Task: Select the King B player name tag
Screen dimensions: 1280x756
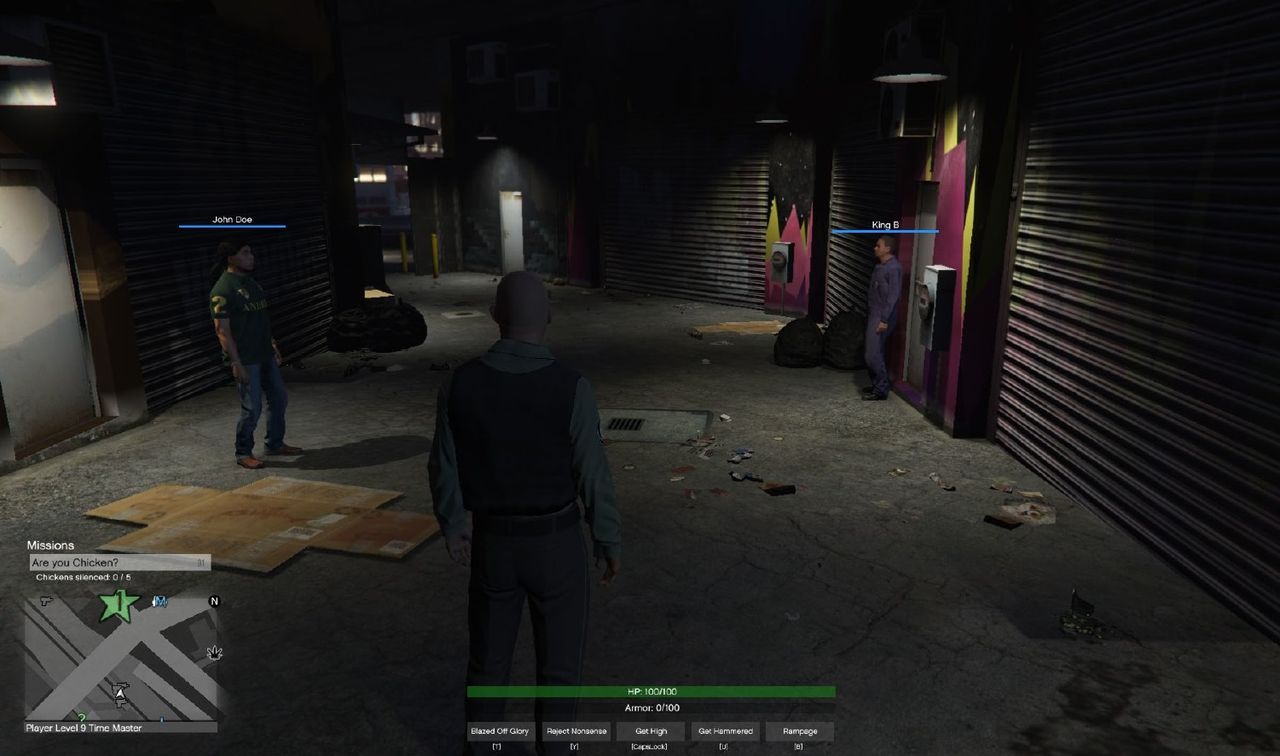Action: click(x=885, y=227)
